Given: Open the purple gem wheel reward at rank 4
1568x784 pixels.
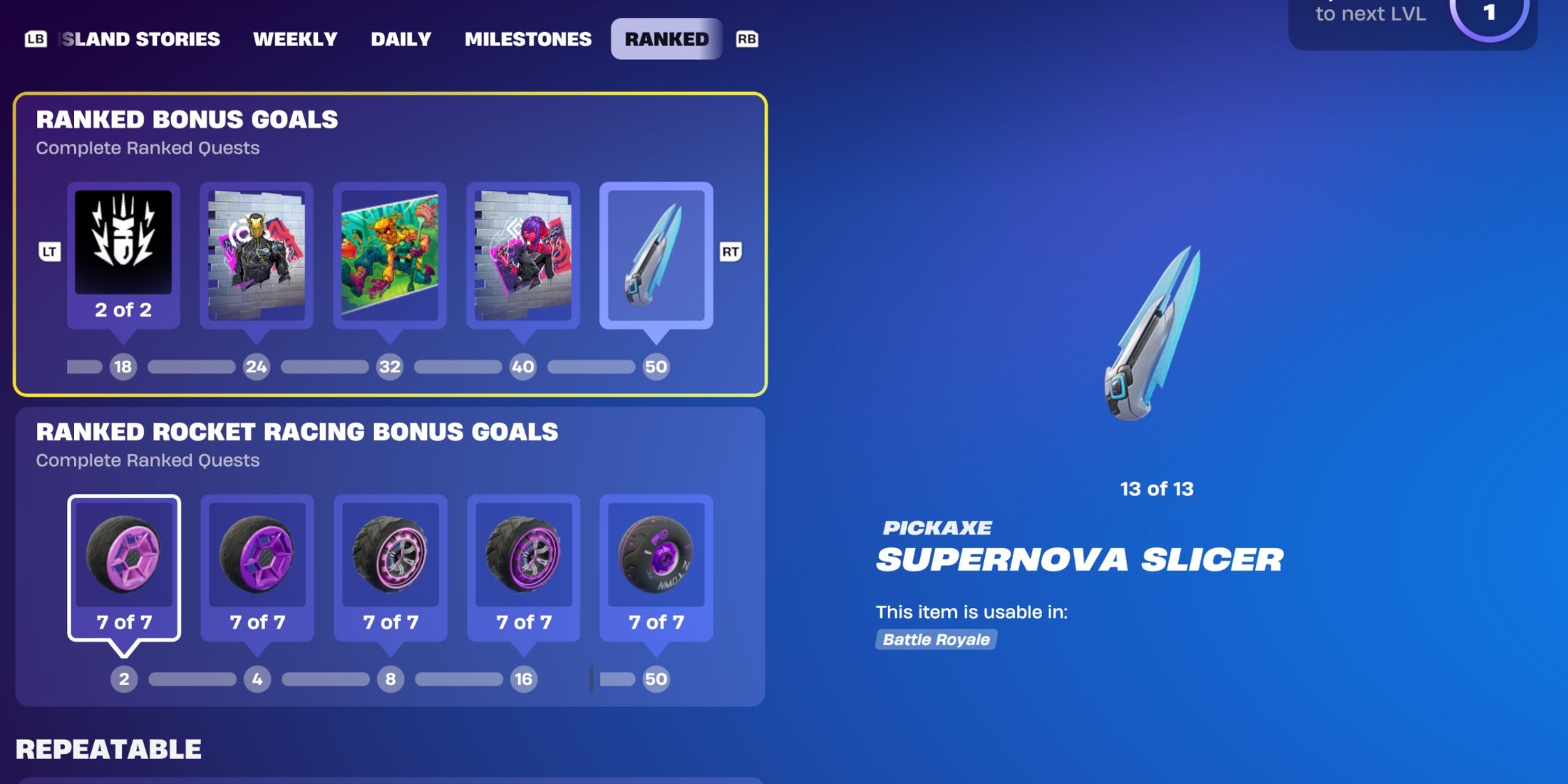Looking at the screenshot, I should click(x=257, y=563).
